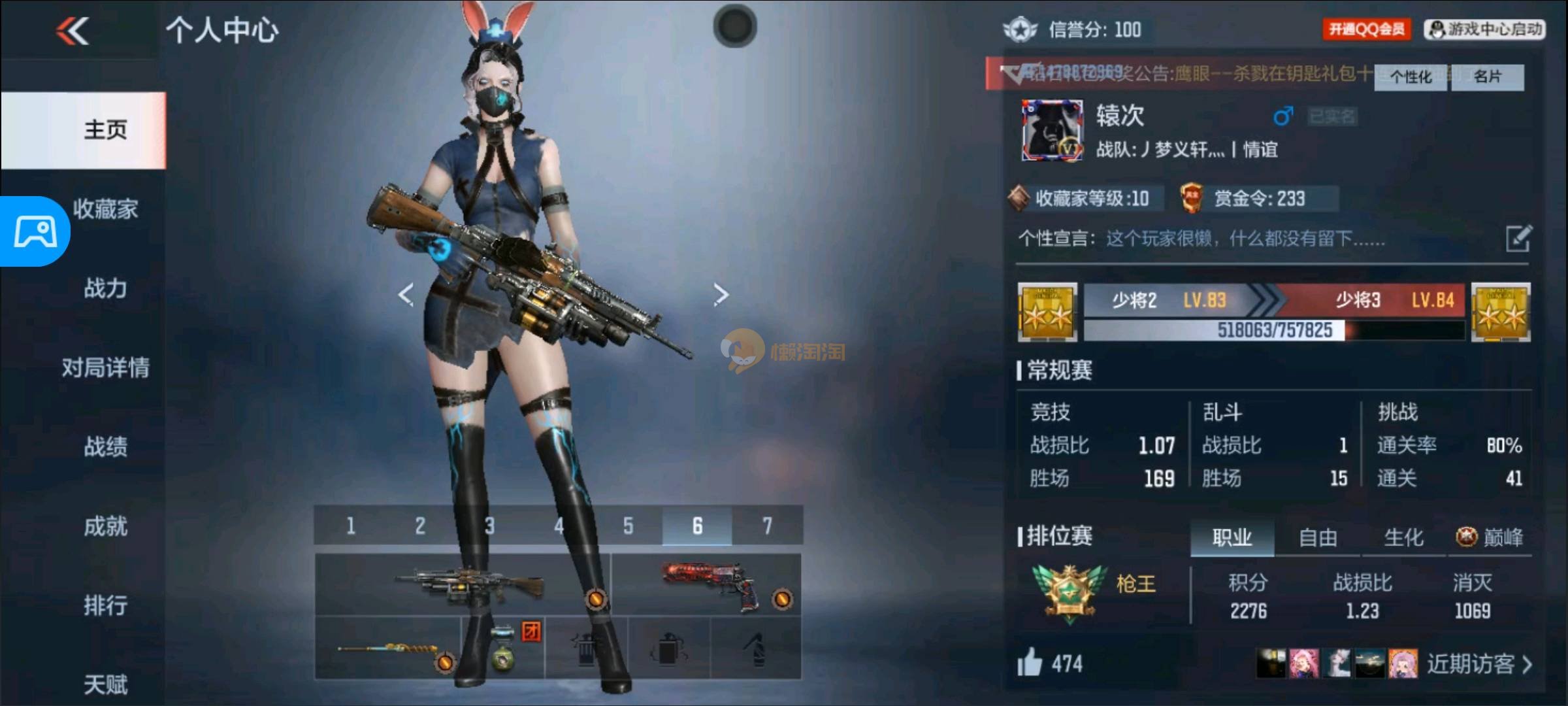View 近期访客 recent visitors
Viewport: 1568px width, 706px height.
tap(1479, 664)
